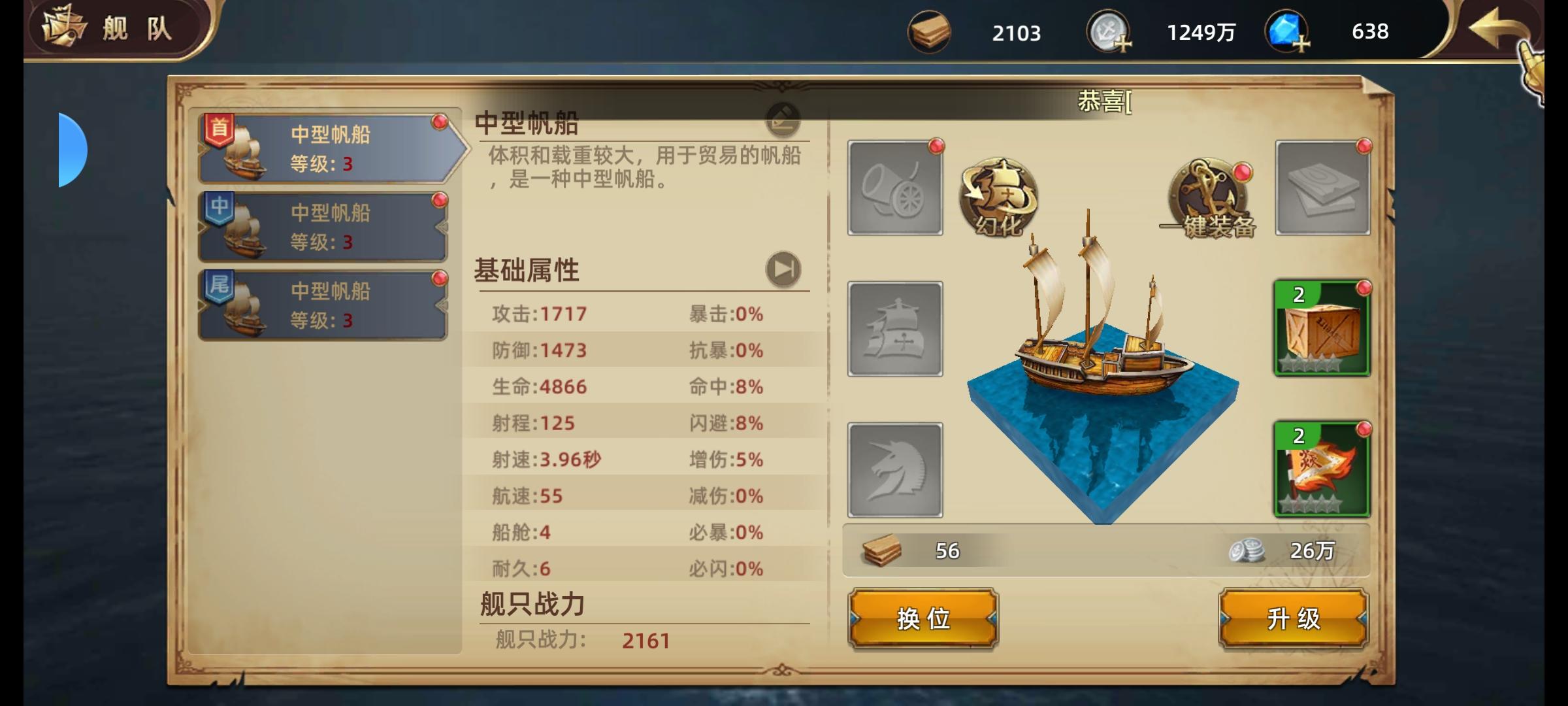The width and height of the screenshot is (1568, 706).
Task: Select the empty cannon equipment slot
Action: pos(894,190)
